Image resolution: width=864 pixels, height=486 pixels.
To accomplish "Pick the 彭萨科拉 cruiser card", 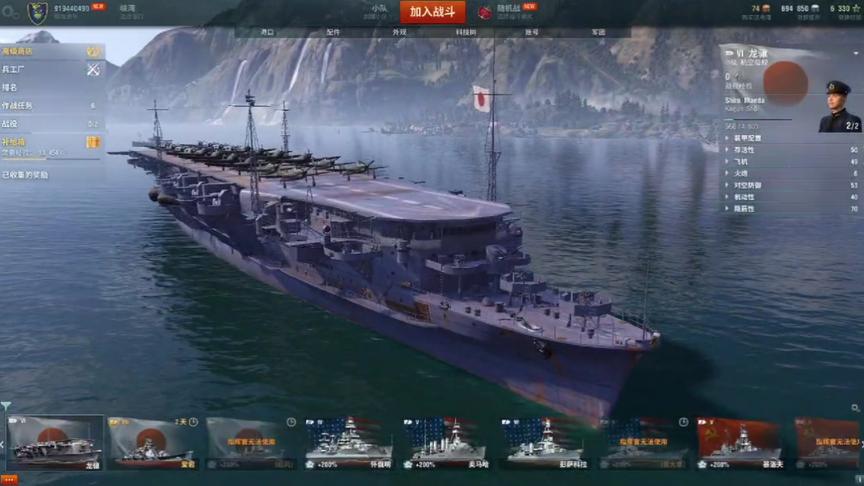I will coord(545,442).
